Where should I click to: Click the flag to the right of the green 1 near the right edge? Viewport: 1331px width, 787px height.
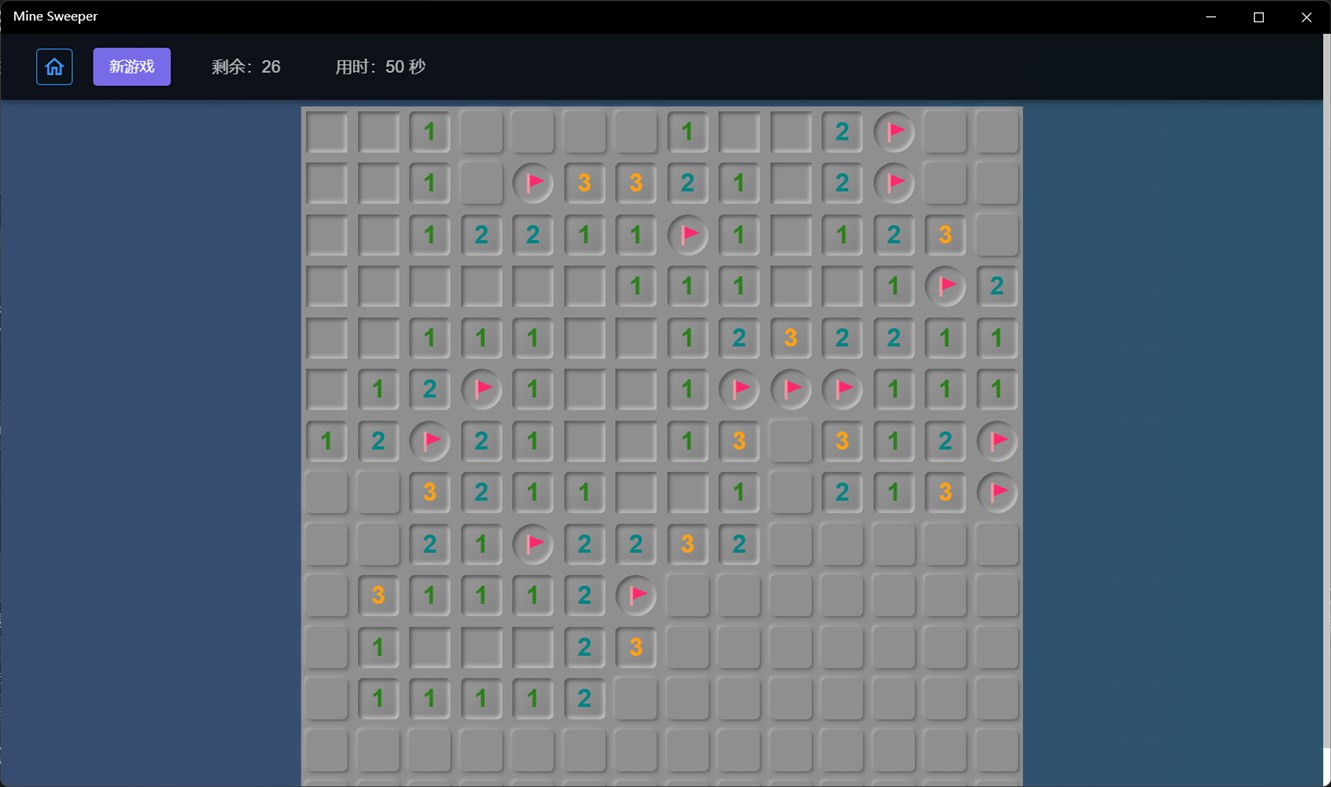pyautogui.click(x=945, y=286)
